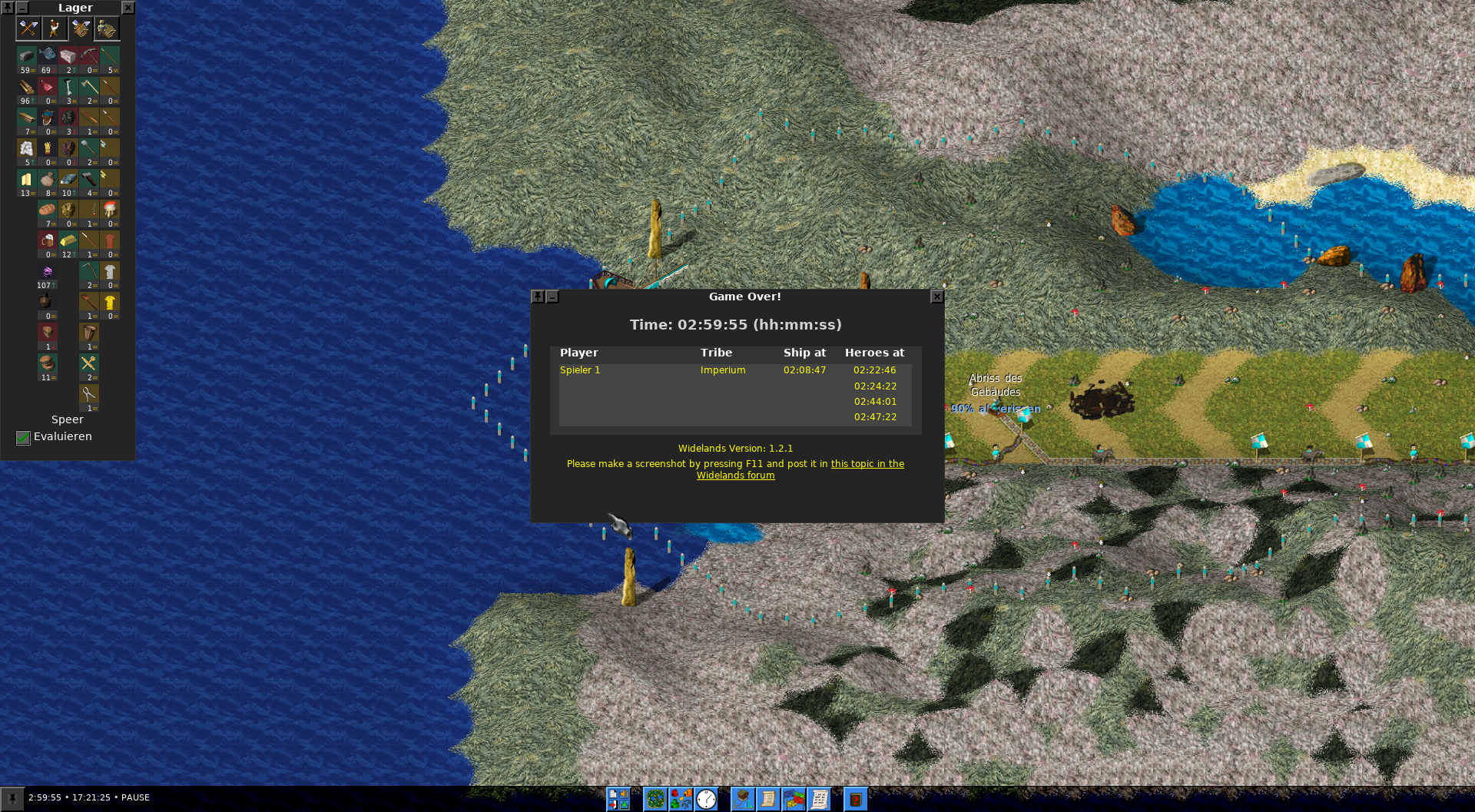The image size is (1475, 812).
Task: Toggle the minimap from the bottom toolbar
Action: coord(655,799)
